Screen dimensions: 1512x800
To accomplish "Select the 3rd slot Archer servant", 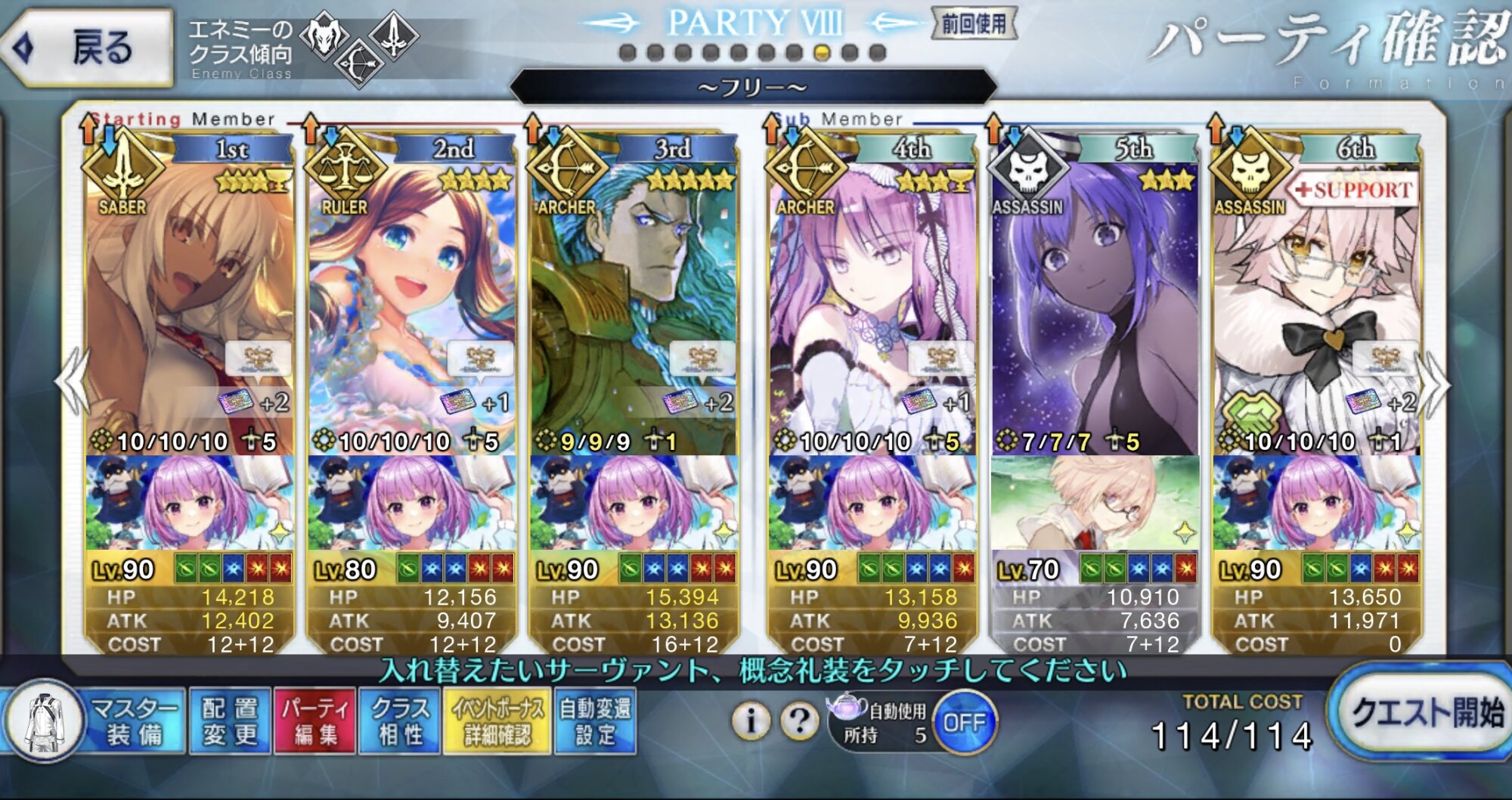I will tap(634, 302).
